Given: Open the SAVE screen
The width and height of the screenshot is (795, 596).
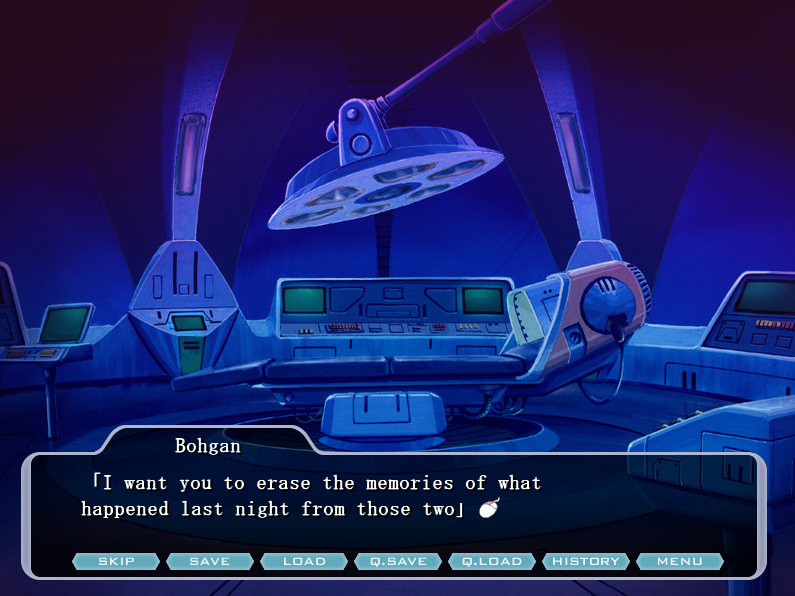Looking at the screenshot, I should [x=210, y=561].
